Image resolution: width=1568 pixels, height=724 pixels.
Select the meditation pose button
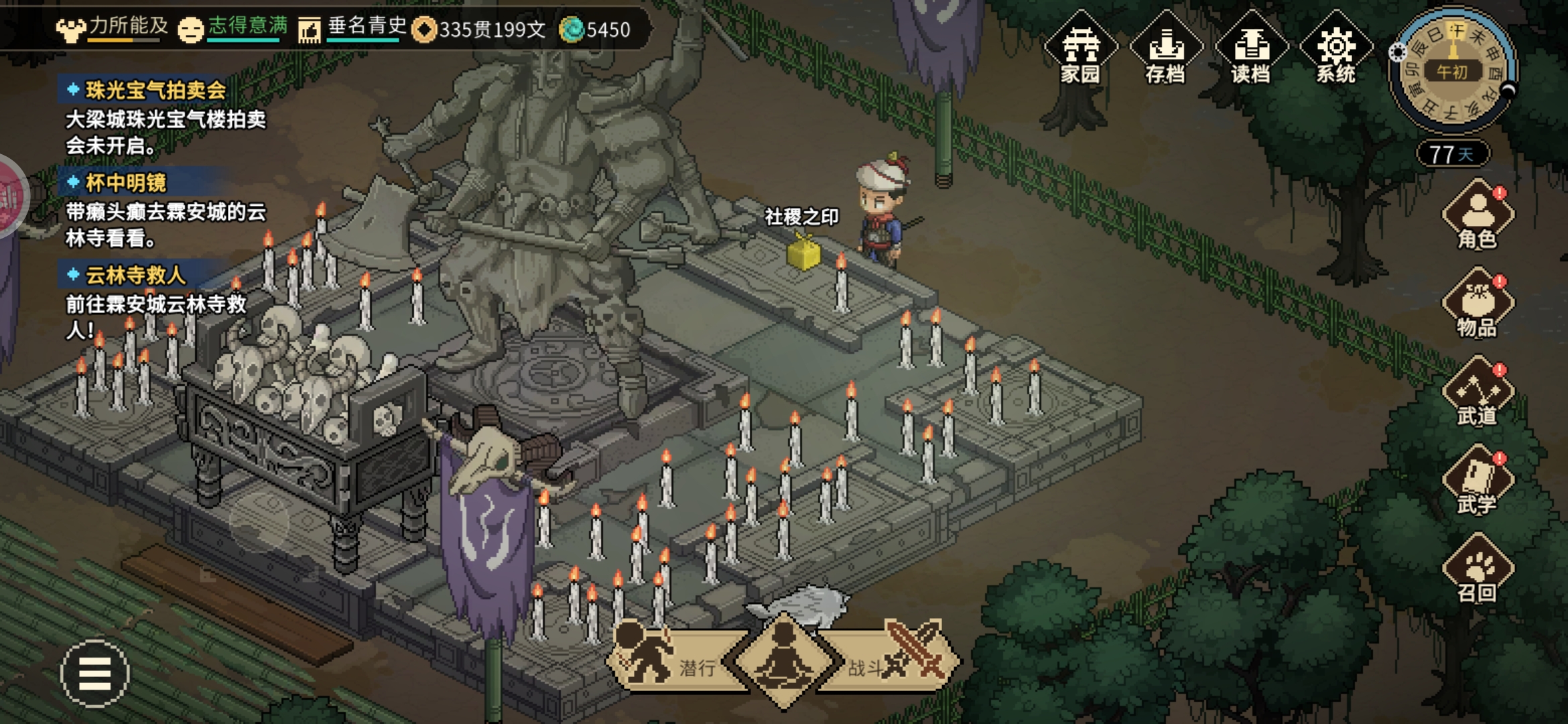tap(784, 660)
